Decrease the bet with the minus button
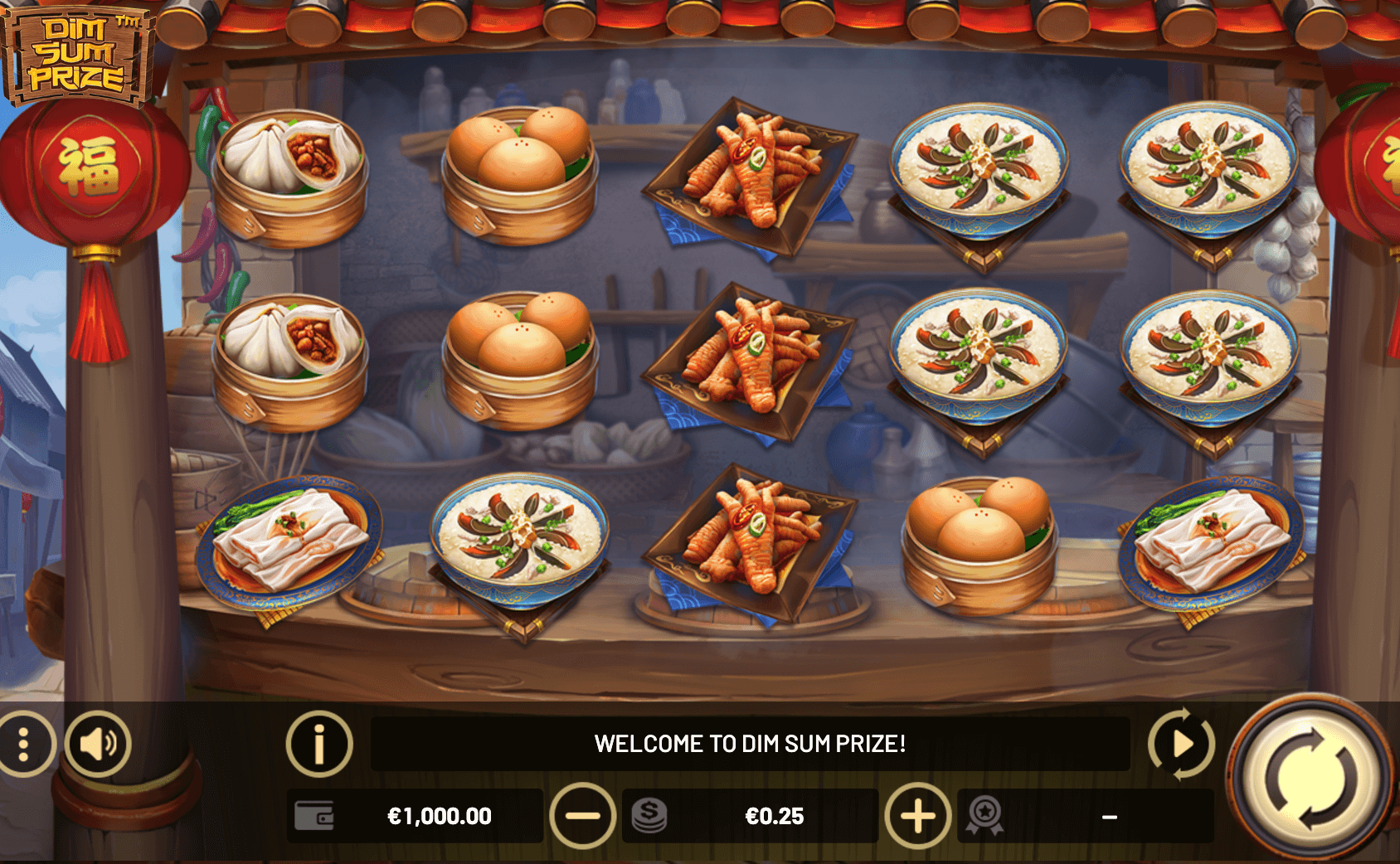This screenshot has width=1400, height=864. tap(582, 816)
